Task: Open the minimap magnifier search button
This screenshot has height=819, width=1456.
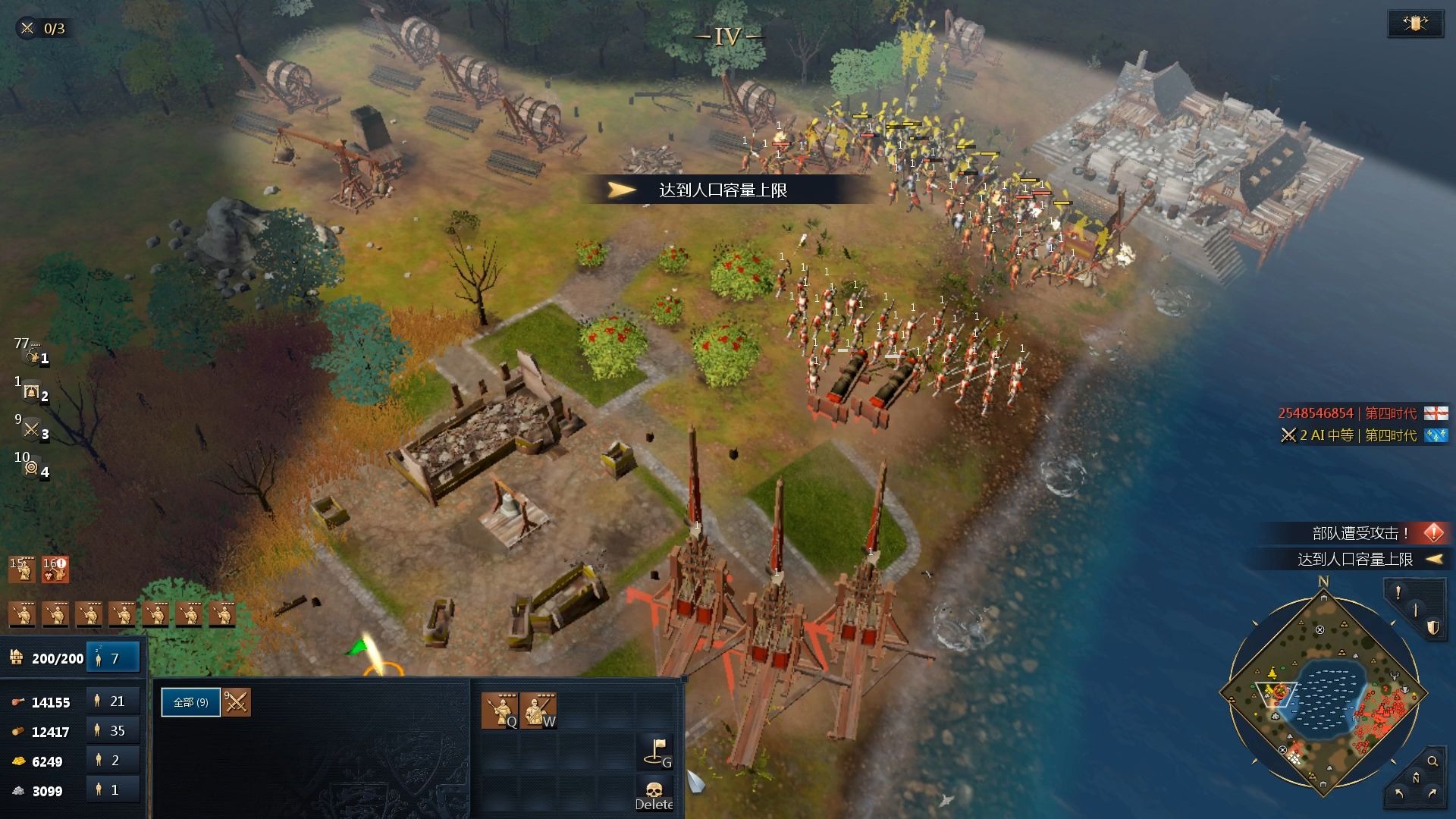Action: [x=1432, y=761]
